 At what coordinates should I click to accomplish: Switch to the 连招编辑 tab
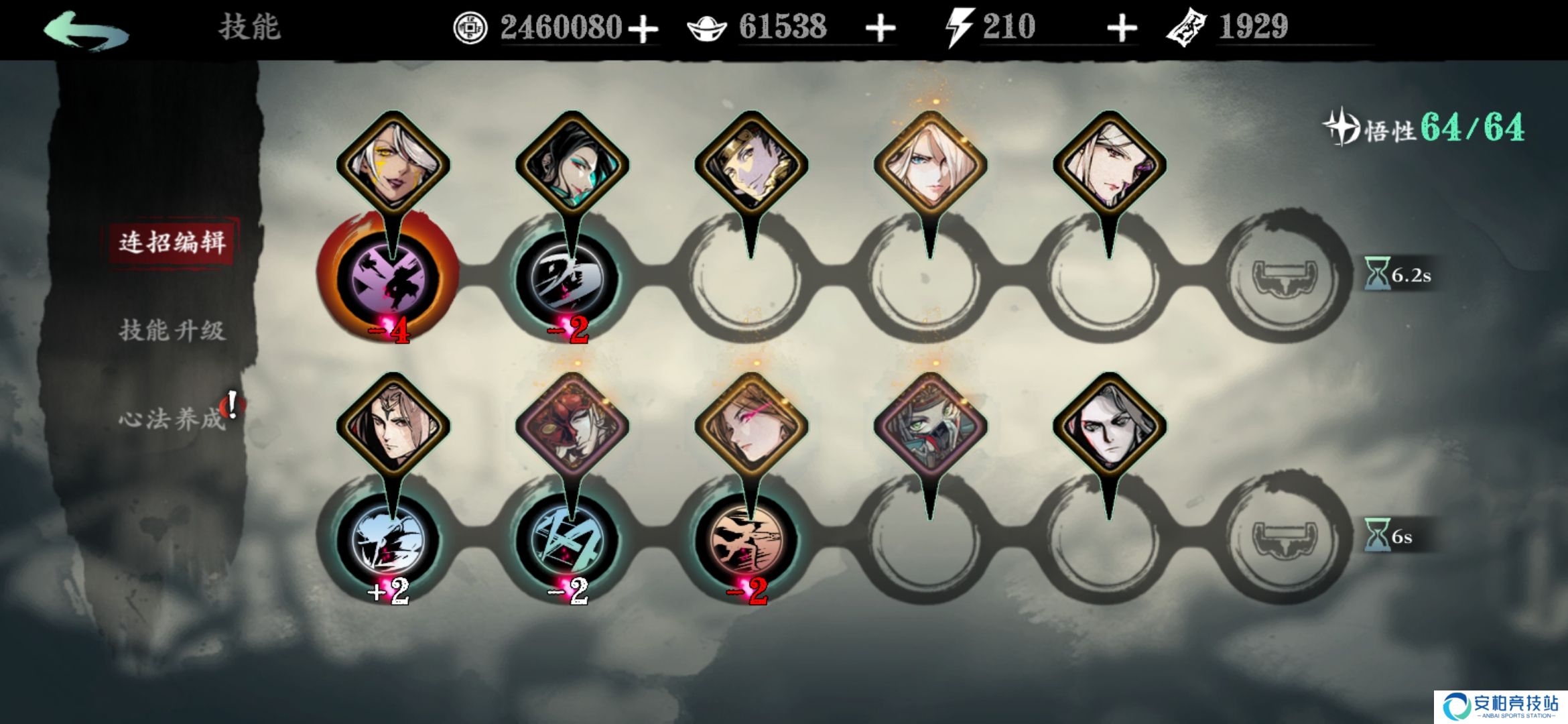point(172,242)
